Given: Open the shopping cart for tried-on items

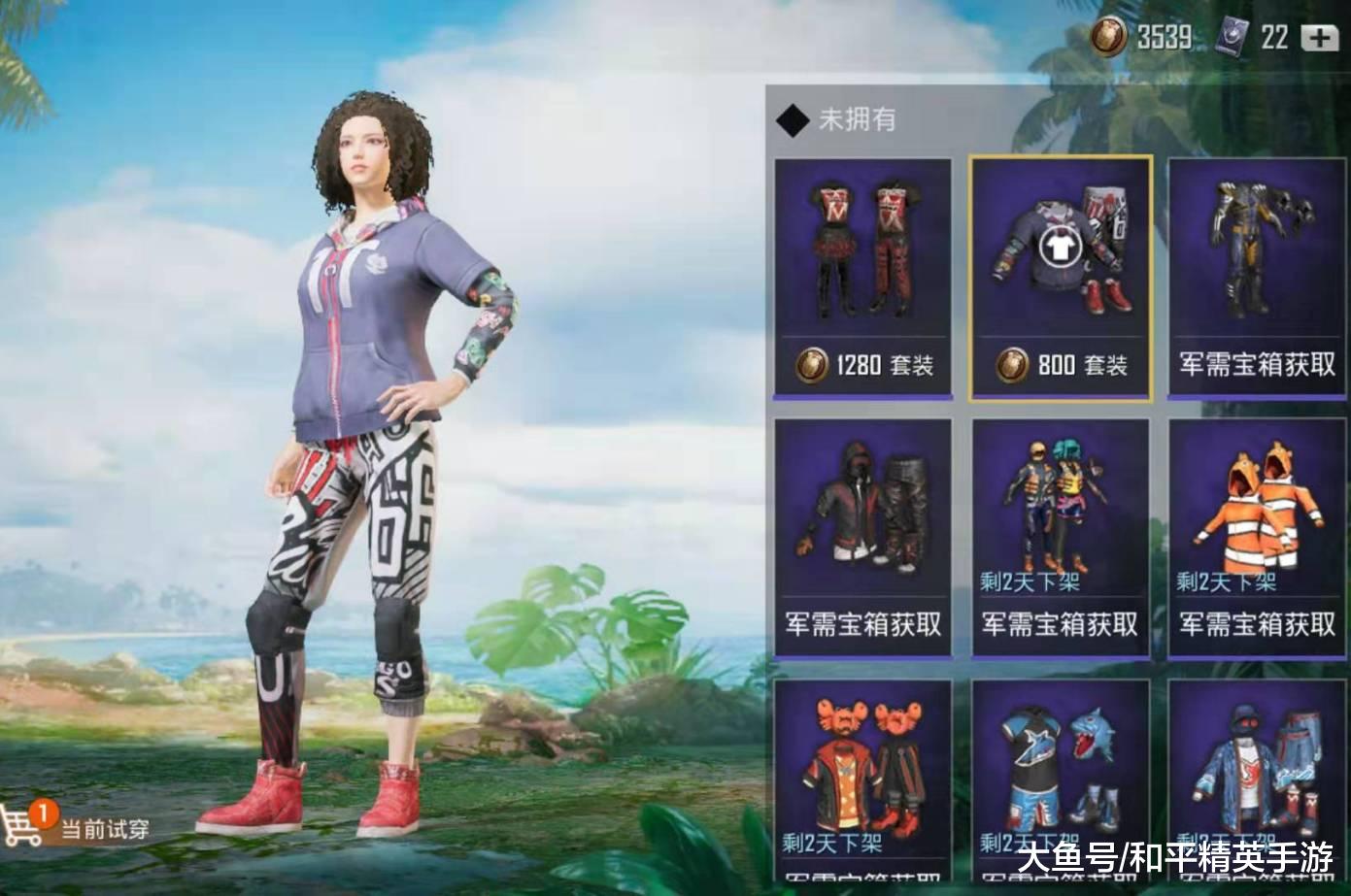Looking at the screenshot, I should (23, 824).
